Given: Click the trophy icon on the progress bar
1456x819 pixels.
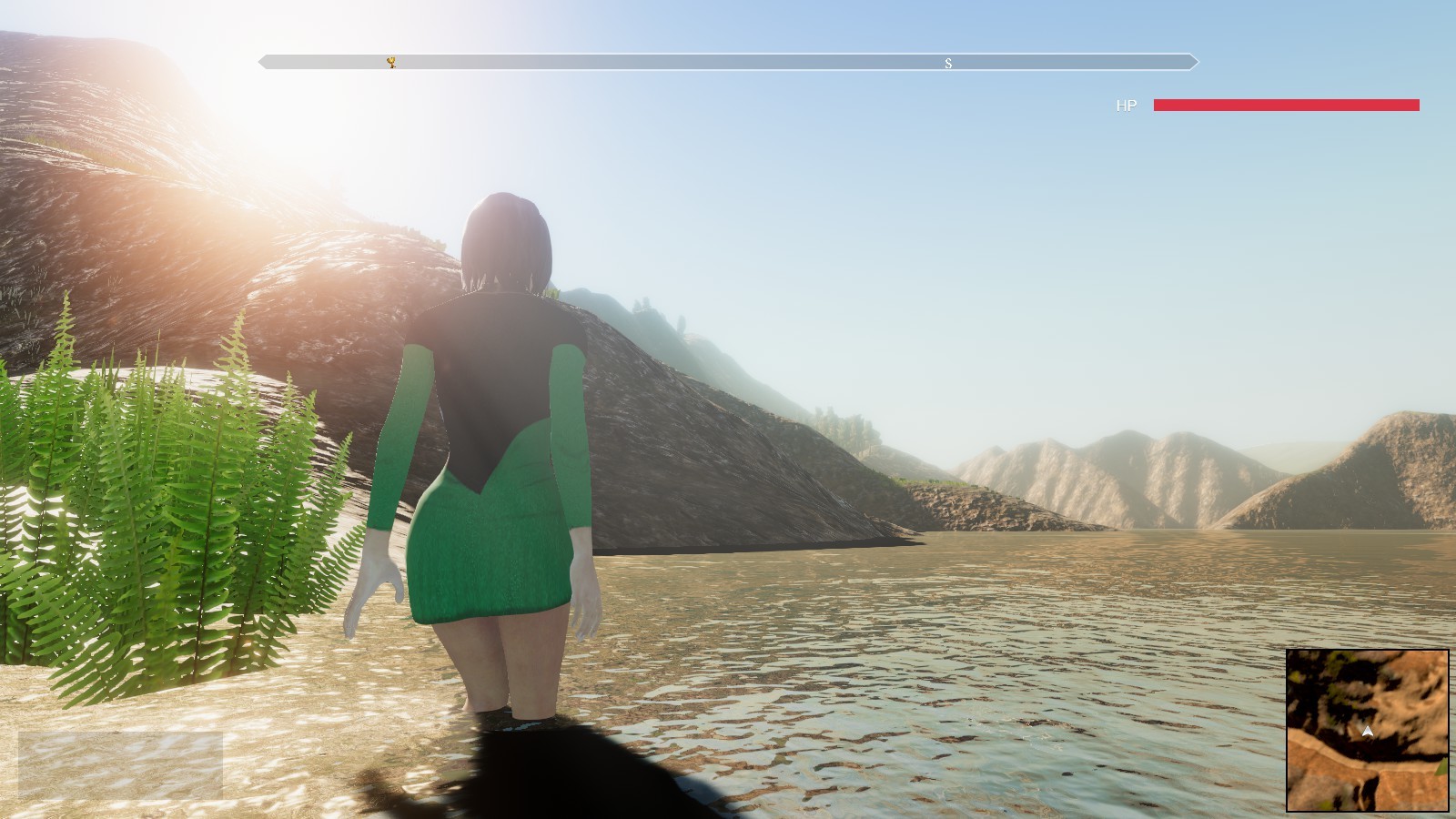Looking at the screenshot, I should [x=390, y=62].
